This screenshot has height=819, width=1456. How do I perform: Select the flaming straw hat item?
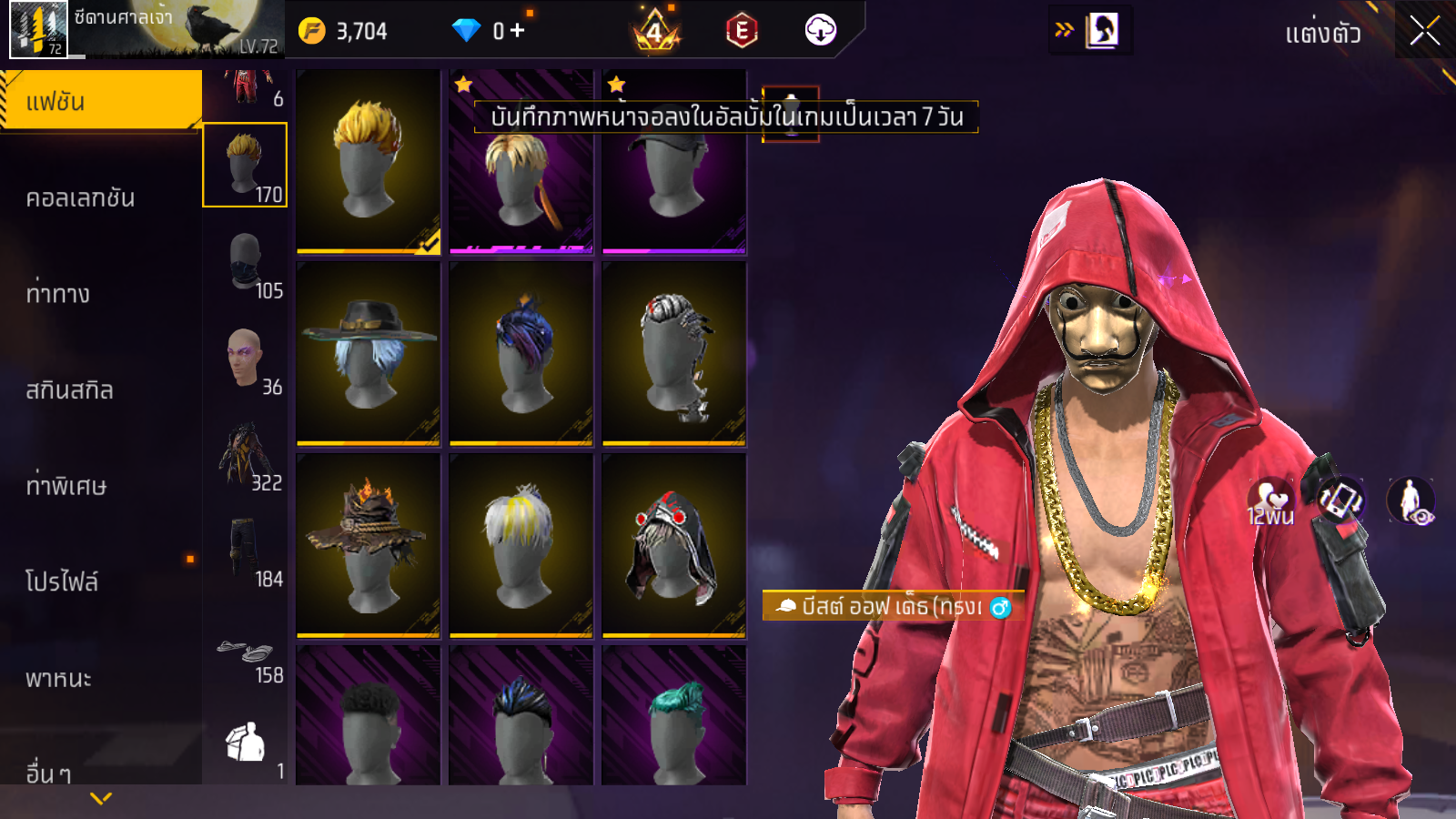(369, 544)
